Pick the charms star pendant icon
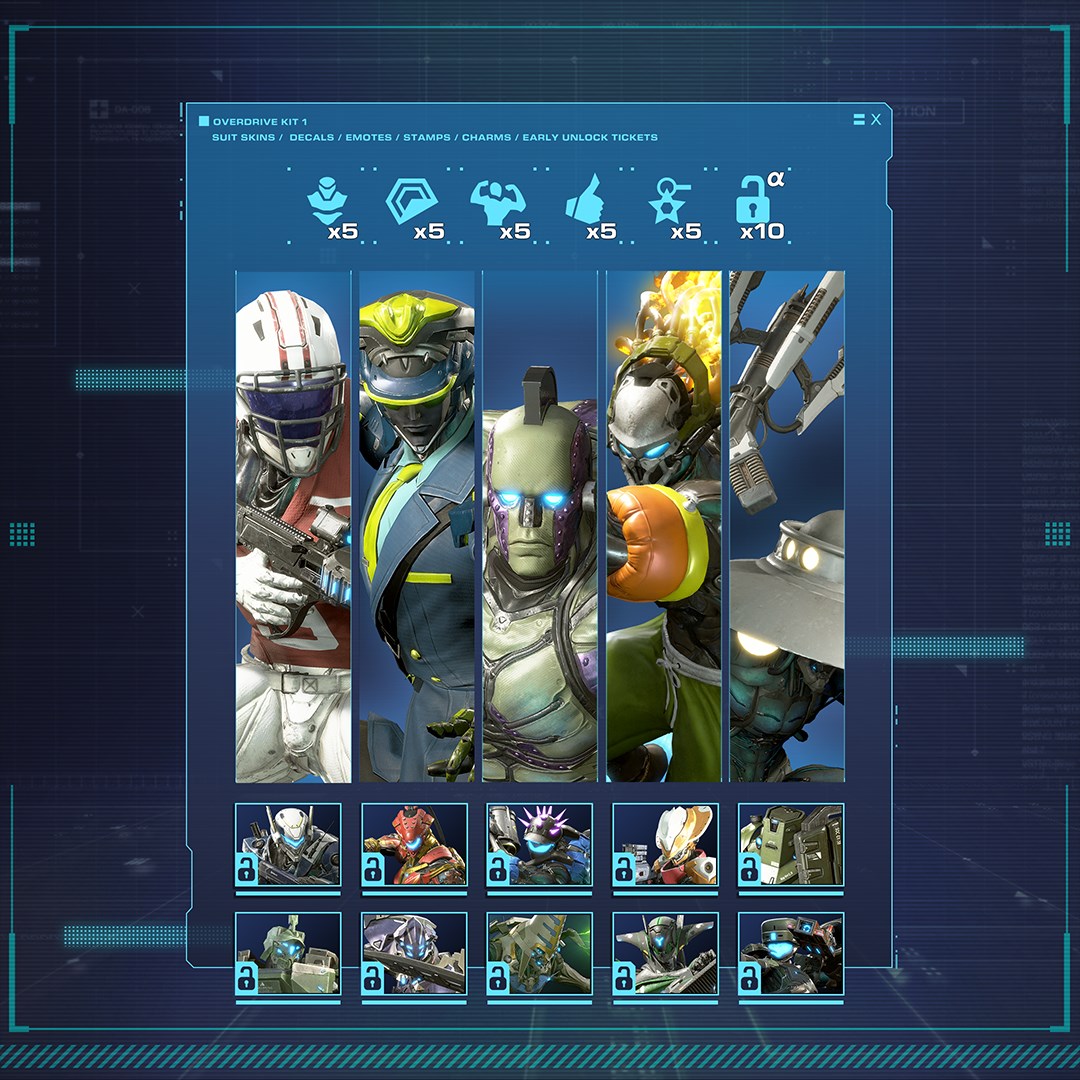 coord(670,202)
